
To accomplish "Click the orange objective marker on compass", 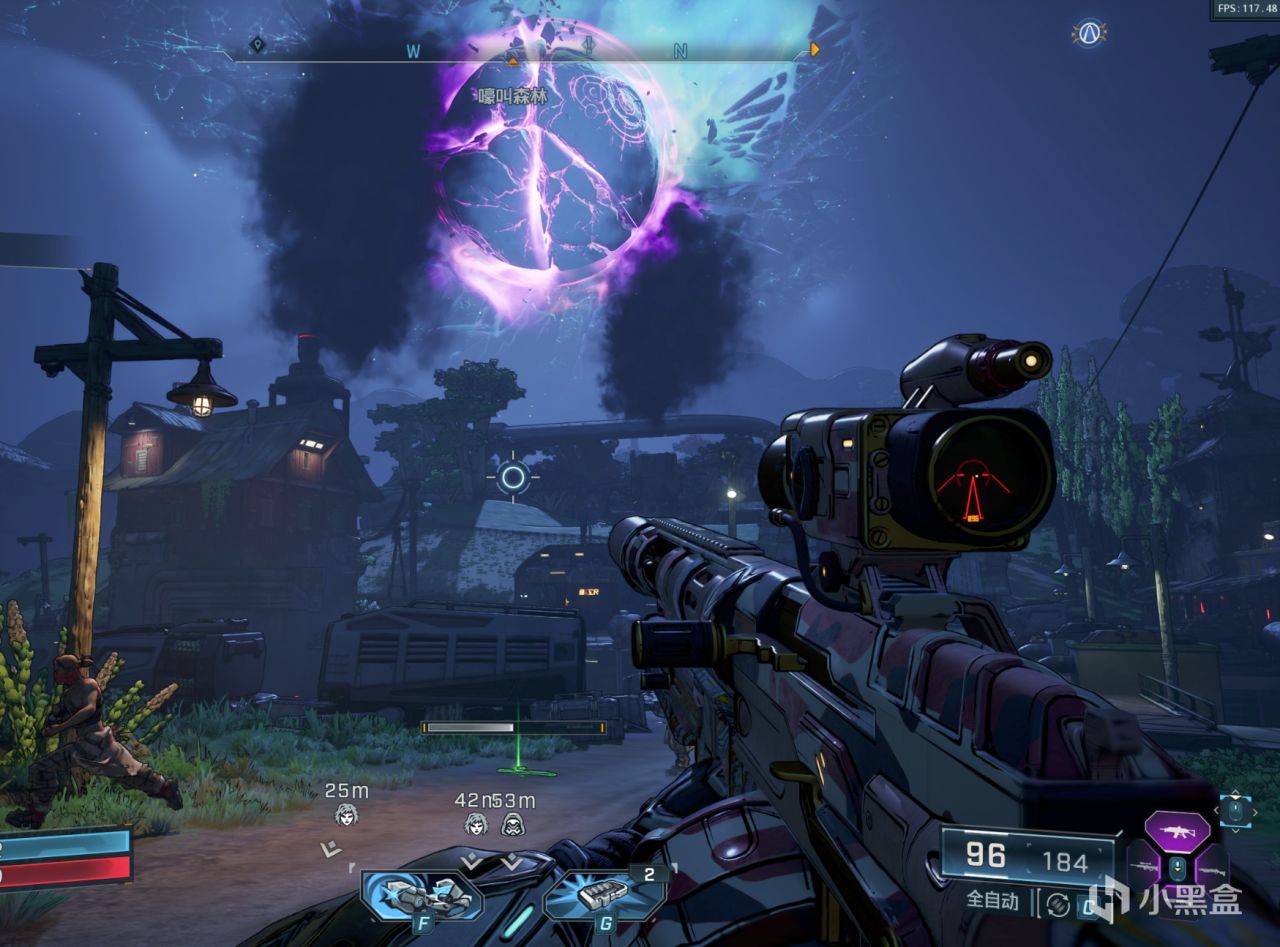I will [x=816, y=49].
